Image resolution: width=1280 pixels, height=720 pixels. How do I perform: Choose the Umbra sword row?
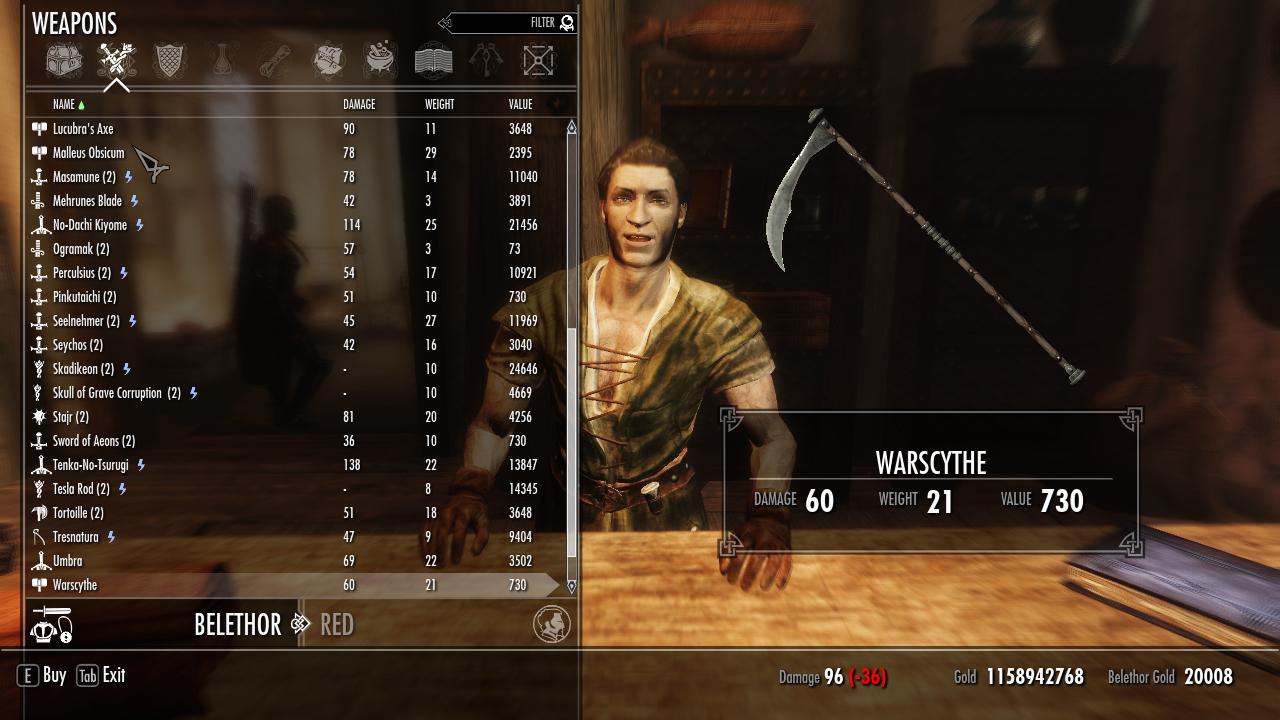[68, 561]
